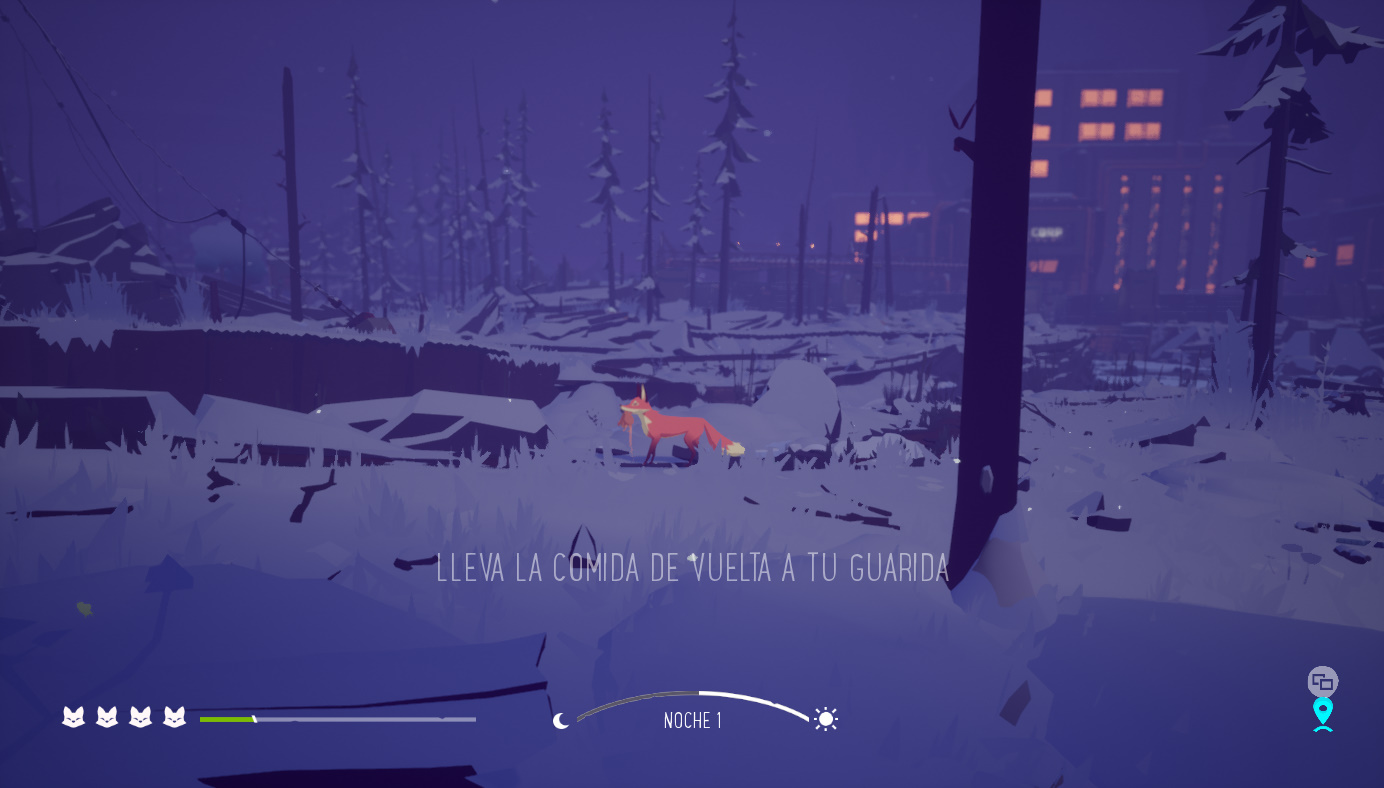Select the fourth fox cub portrait

pos(174,717)
